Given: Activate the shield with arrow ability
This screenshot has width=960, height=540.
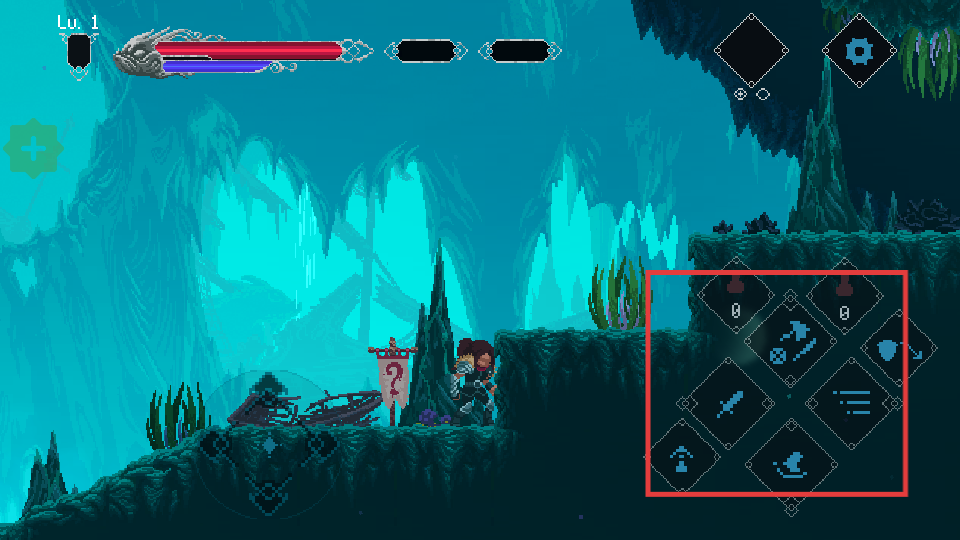Looking at the screenshot, I should 895,349.
